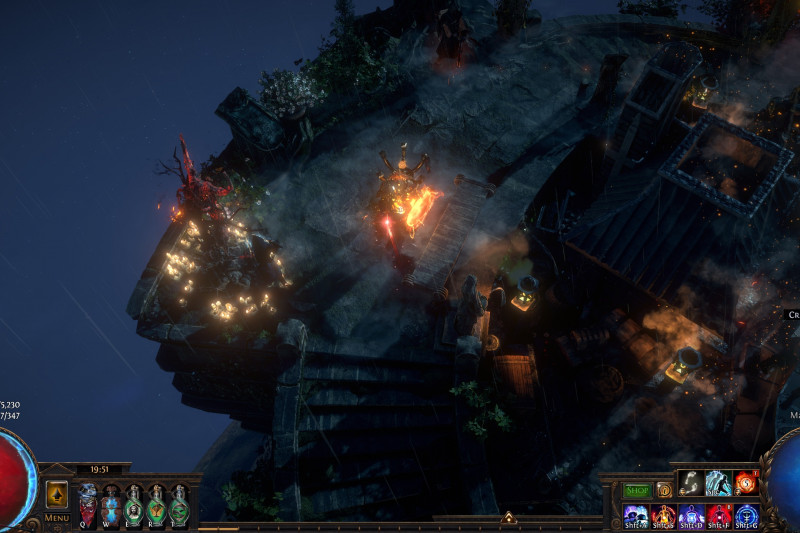This screenshot has width=800, height=533.
Task: Activate the Shift+G blue sigil skill
Action: 746,515
